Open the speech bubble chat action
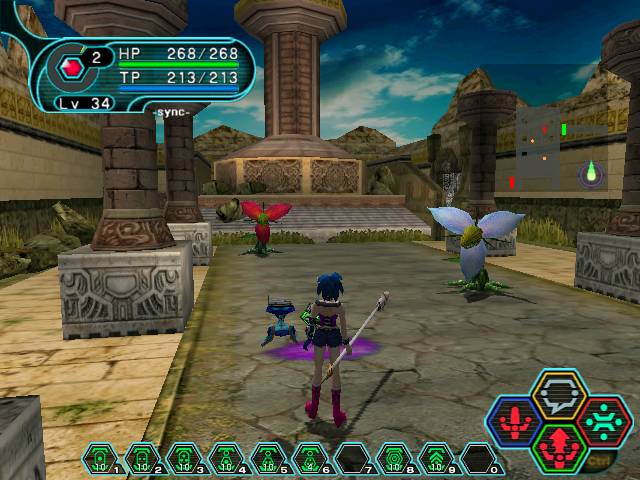Image resolution: width=640 pixels, height=480 pixels. pos(558,395)
